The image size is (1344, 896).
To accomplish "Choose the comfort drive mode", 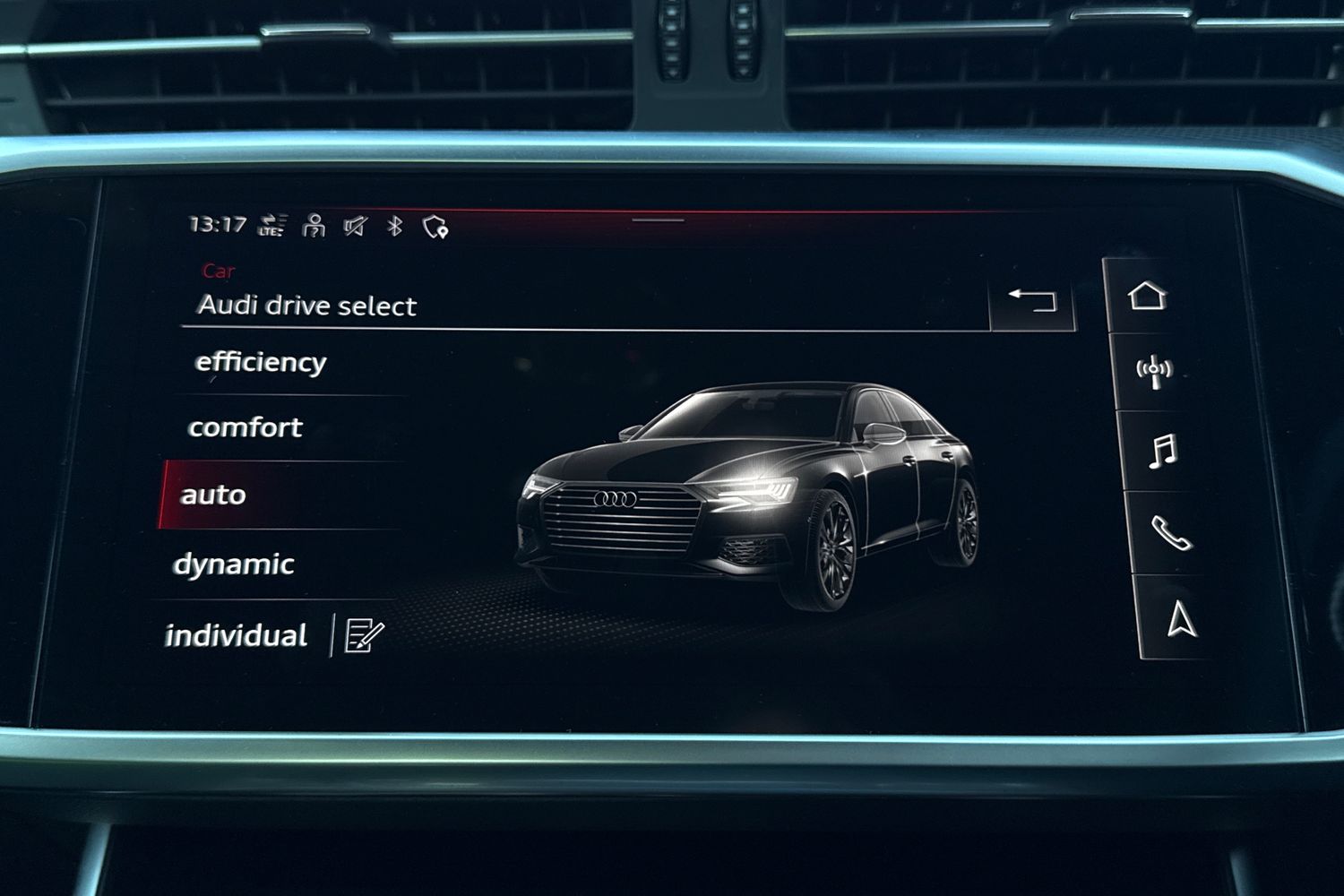I will tap(246, 427).
